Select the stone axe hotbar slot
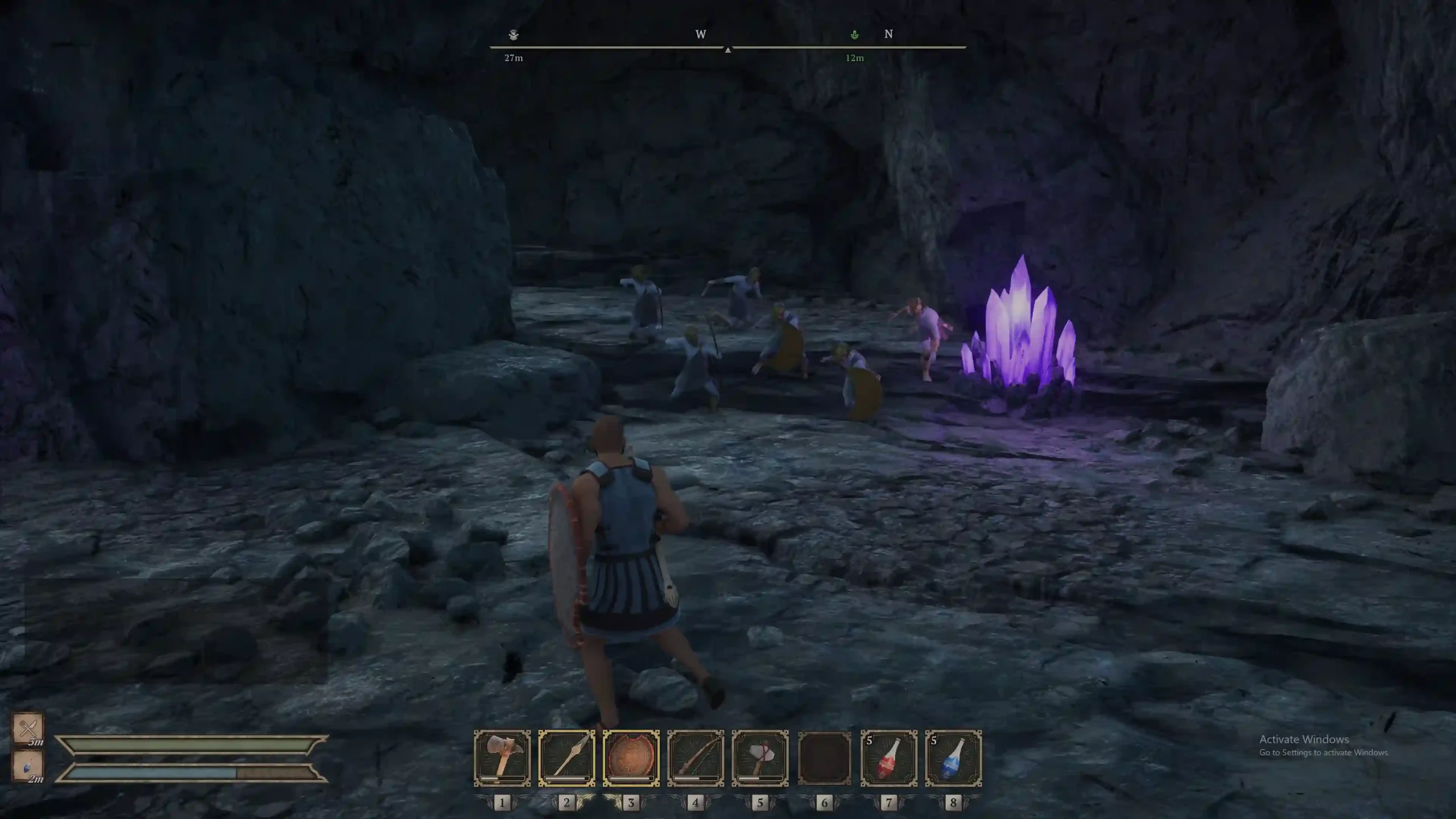Screen dimensions: 1456x819 [x=760, y=758]
